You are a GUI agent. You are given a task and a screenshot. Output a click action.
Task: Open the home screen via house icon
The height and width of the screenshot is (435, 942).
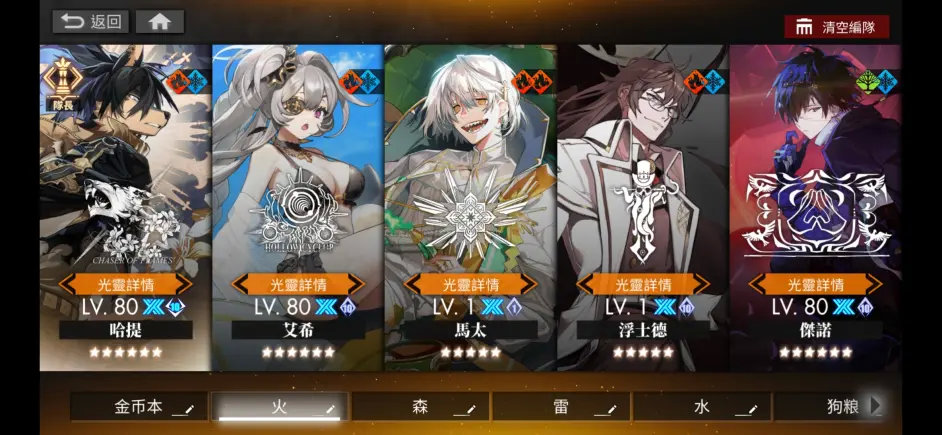tap(159, 21)
